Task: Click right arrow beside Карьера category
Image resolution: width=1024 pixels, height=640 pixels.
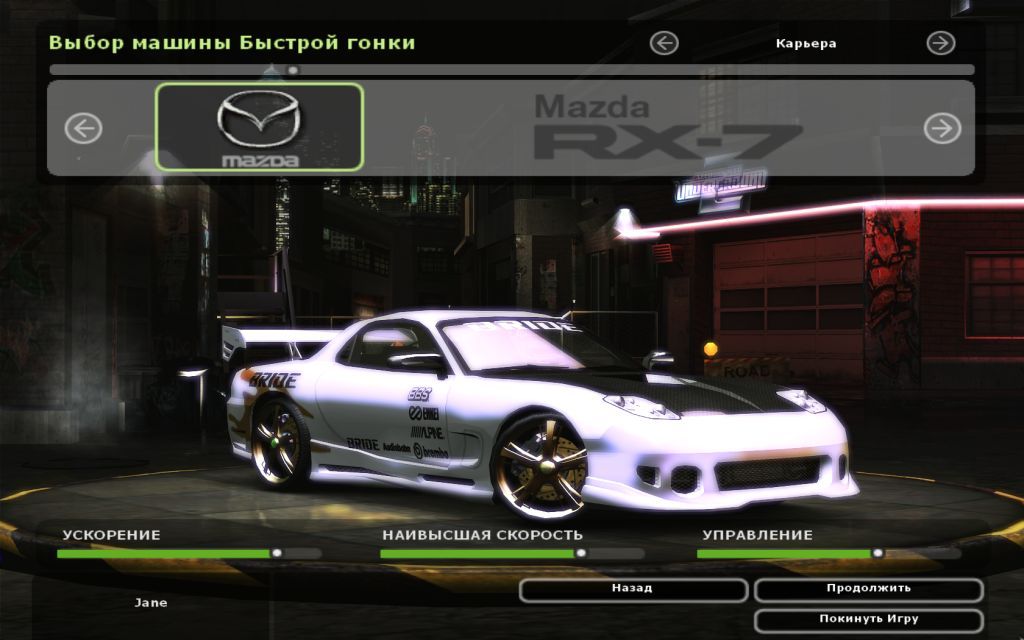Action: [940, 43]
